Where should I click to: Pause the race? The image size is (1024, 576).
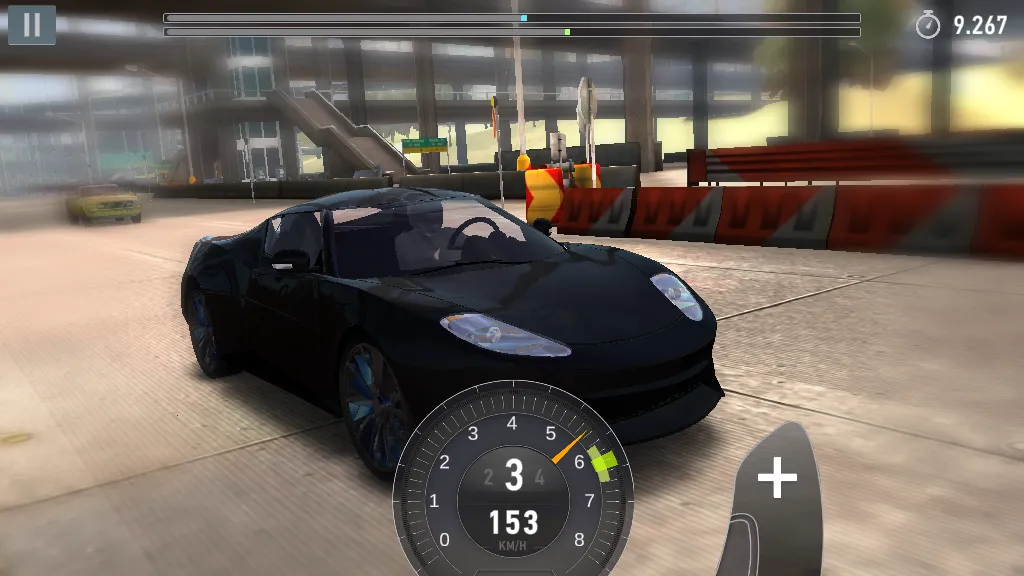coord(32,25)
